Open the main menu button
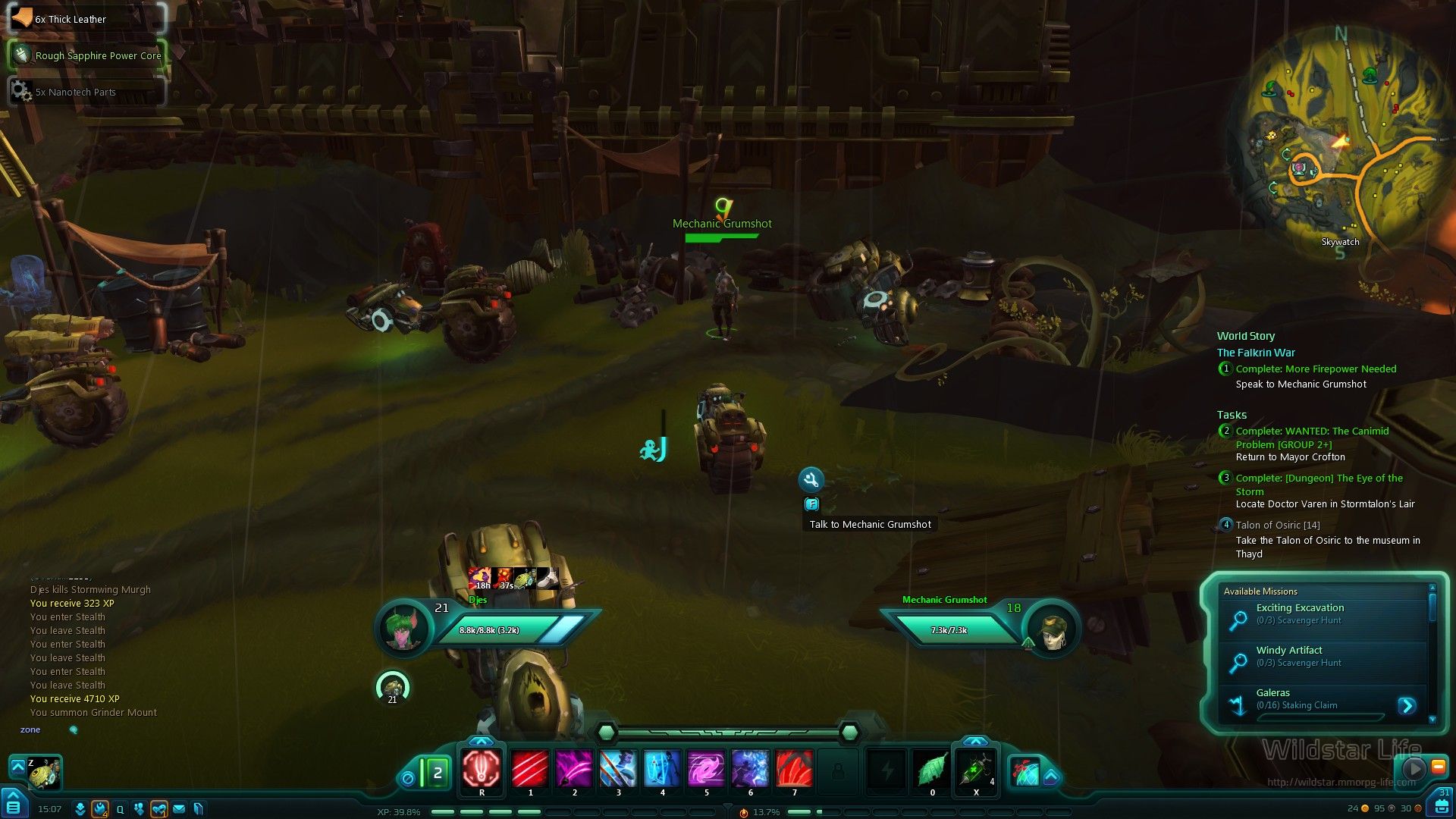1456x819 pixels. coord(13,806)
